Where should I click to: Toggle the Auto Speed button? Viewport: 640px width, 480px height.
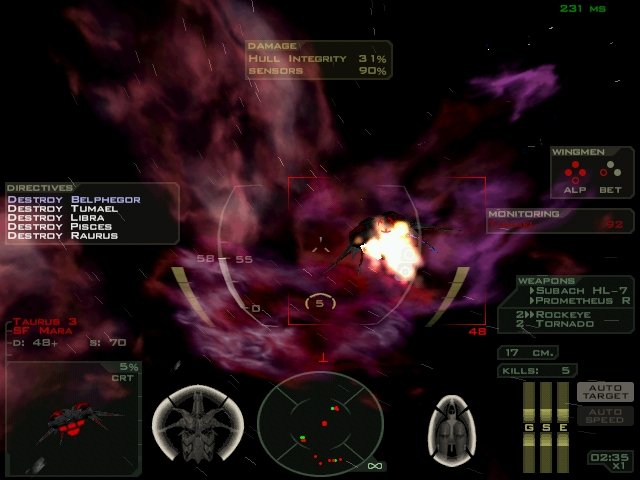pos(606,415)
